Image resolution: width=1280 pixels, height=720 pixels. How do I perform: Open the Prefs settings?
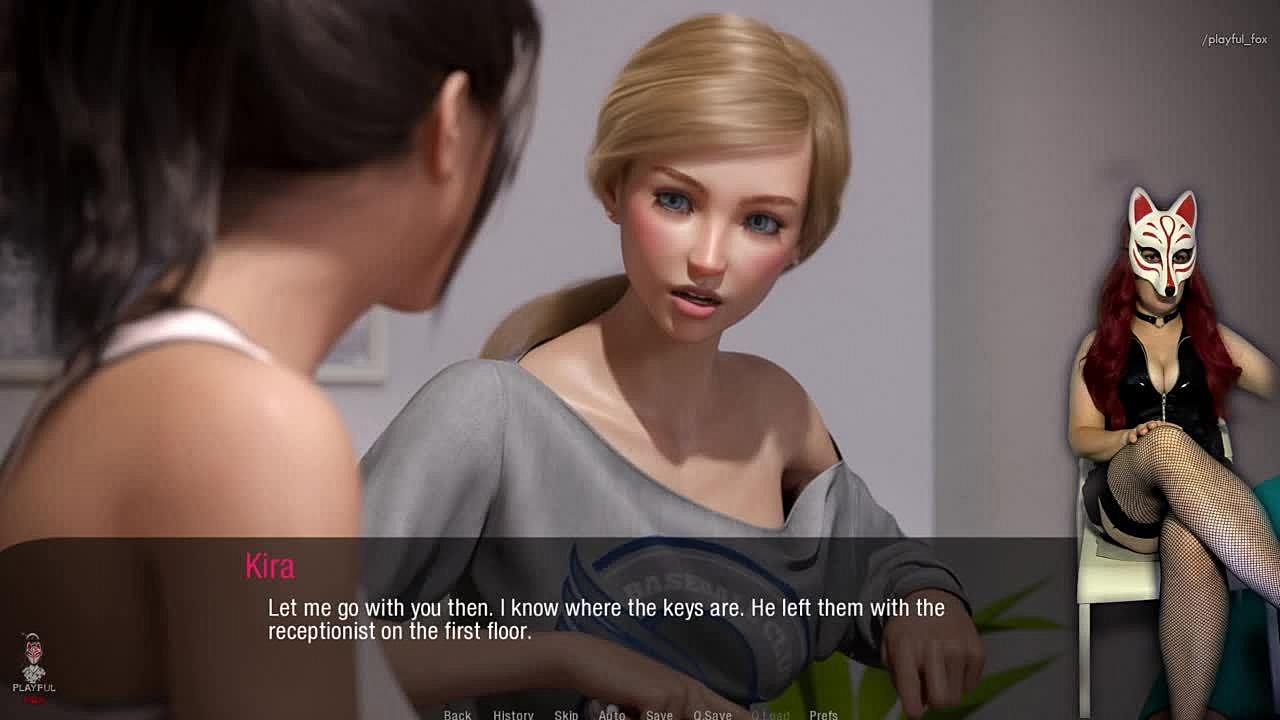(x=824, y=714)
